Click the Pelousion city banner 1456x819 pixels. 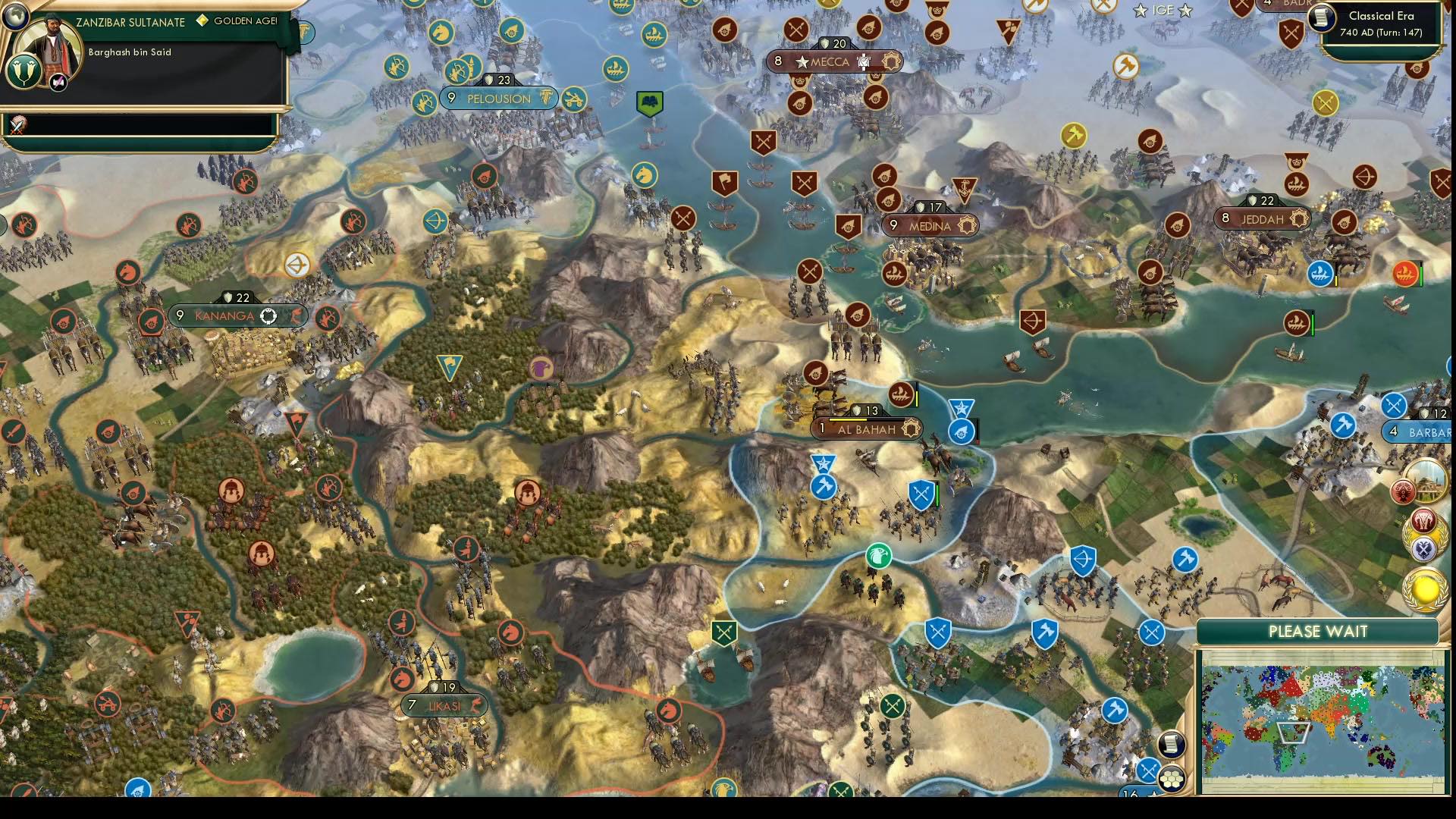[x=497, y=99]
